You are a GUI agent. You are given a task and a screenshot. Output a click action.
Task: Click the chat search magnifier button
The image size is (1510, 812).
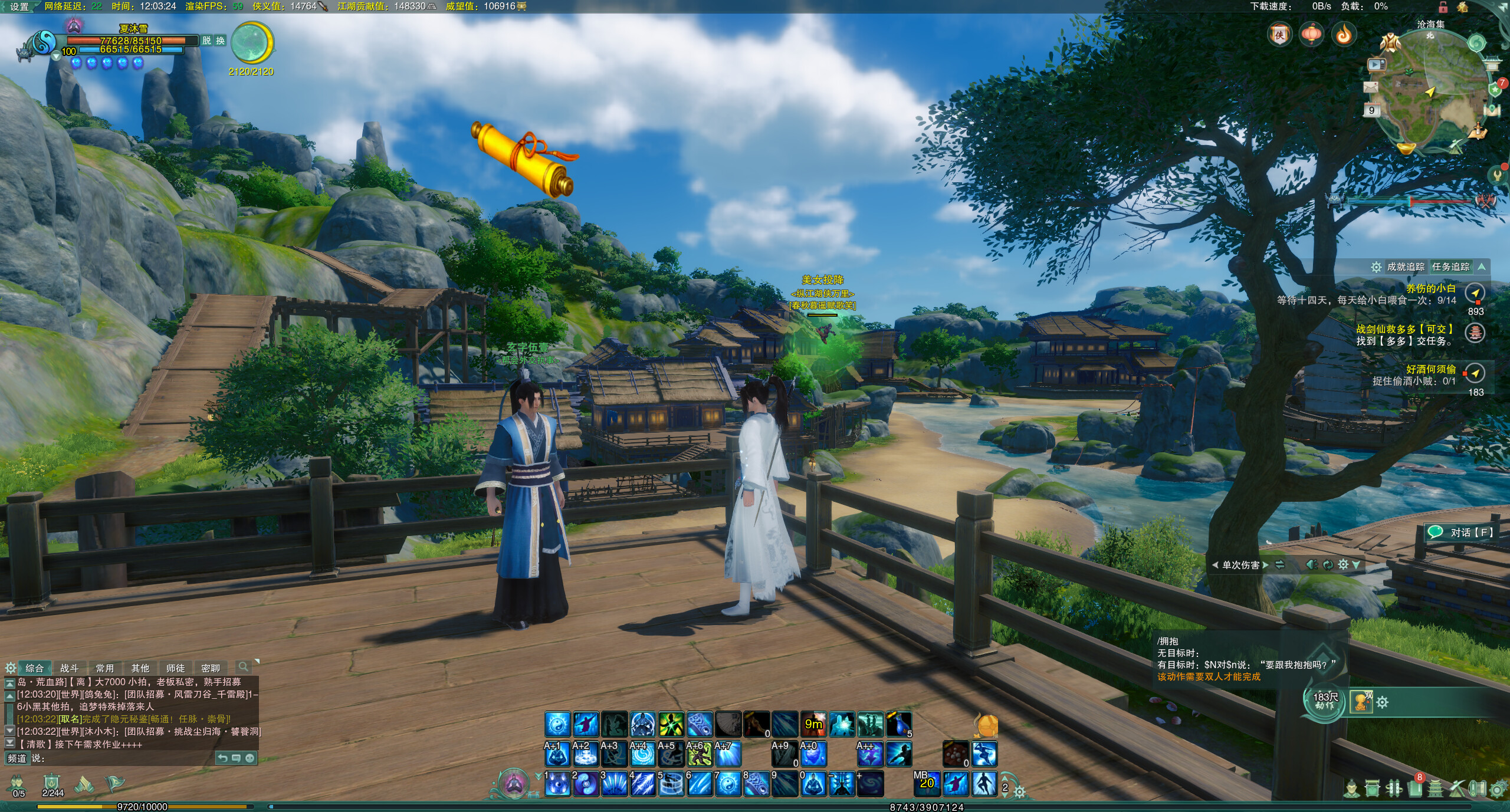coord(242,667)
